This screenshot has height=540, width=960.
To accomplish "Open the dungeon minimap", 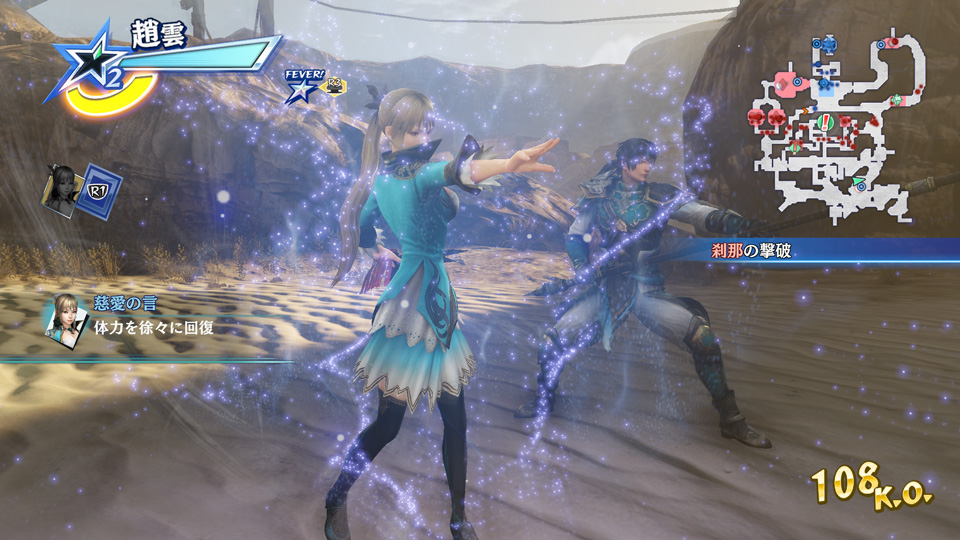I will [x=832, y=125].
